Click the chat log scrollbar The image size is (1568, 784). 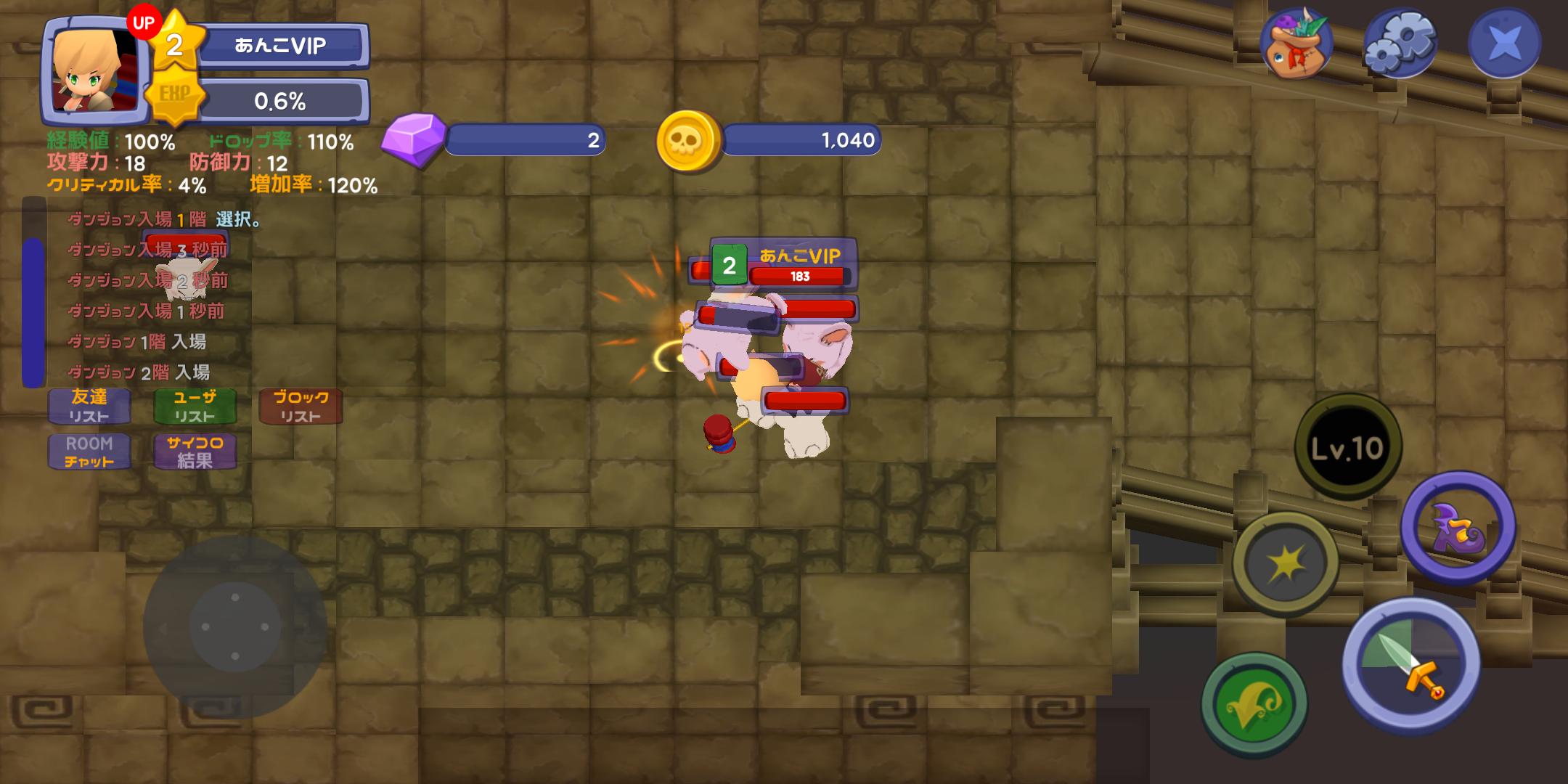point(33,312)
